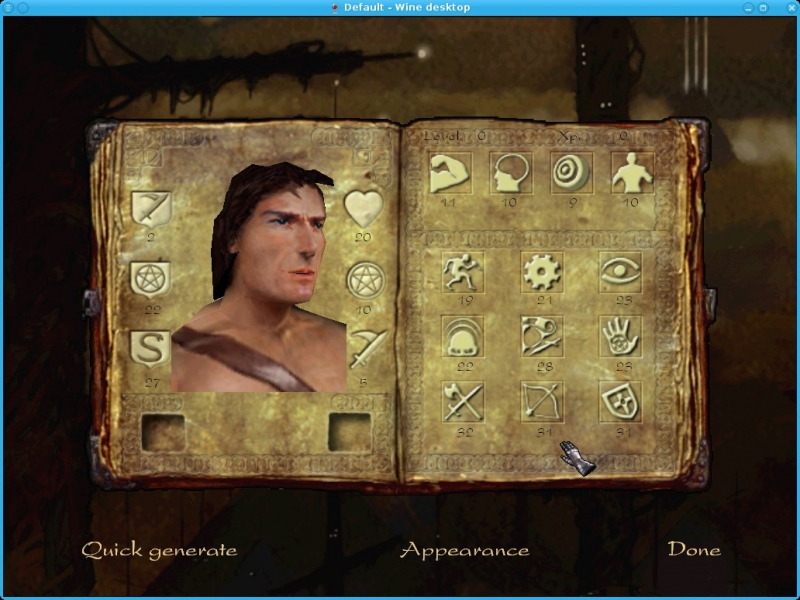Open the Appearance options
Image resolution: width=800 pixels, height=600 pixels.
tap(464, 550)
